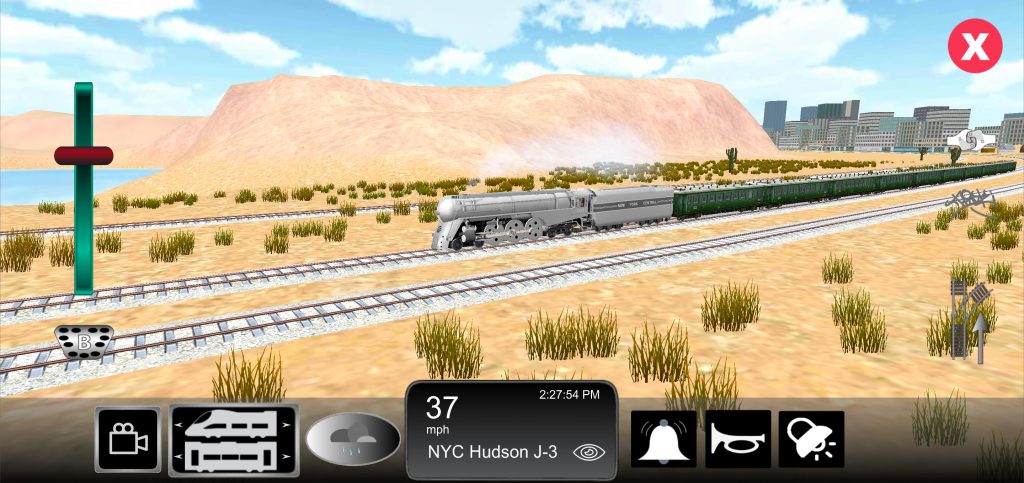This screenshot has height=483, width=1024.
Task: Toggle the train headlight button
Action: click(x=811, y=439)
